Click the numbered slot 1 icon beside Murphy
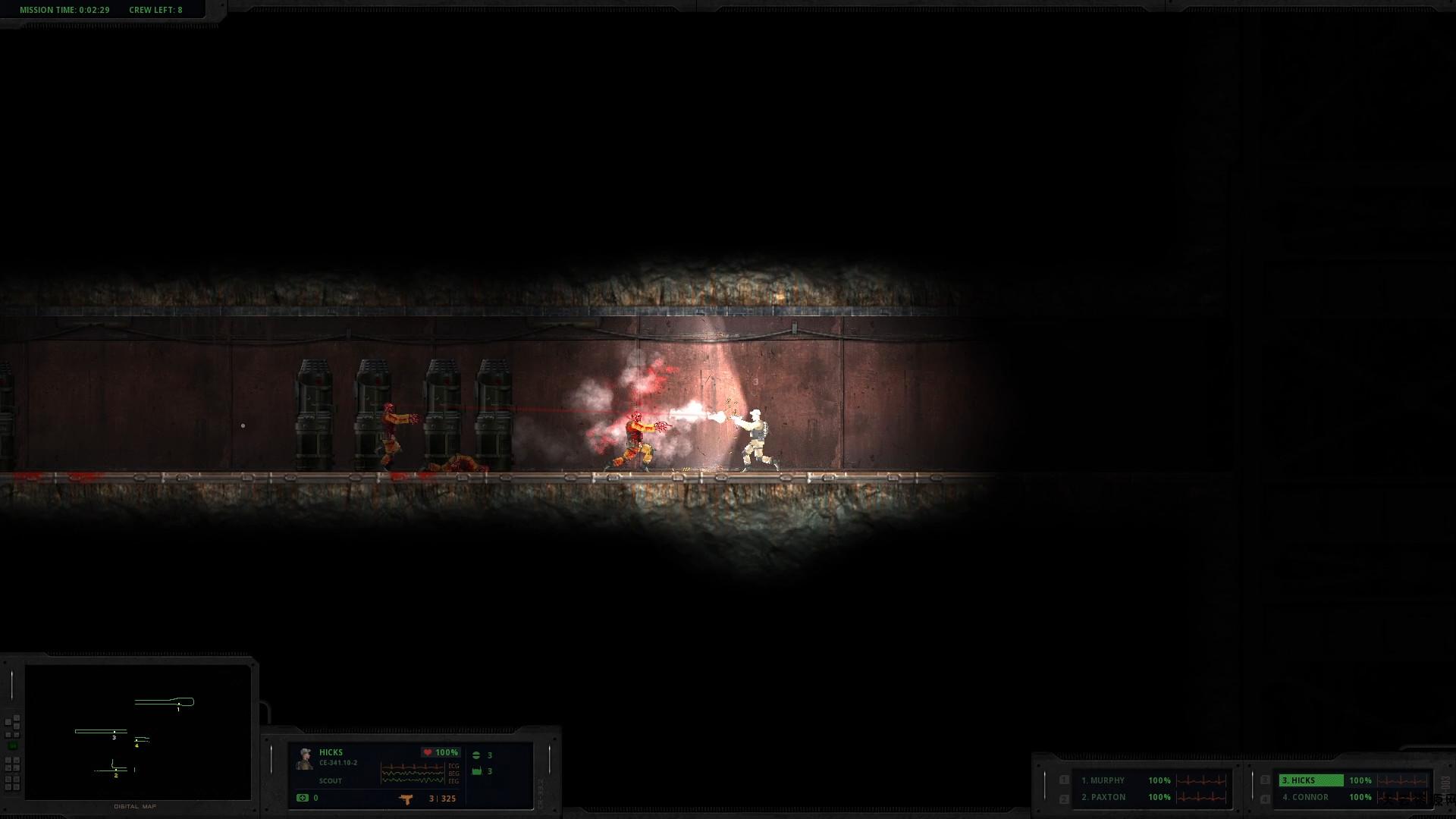 pos(1065,780)
